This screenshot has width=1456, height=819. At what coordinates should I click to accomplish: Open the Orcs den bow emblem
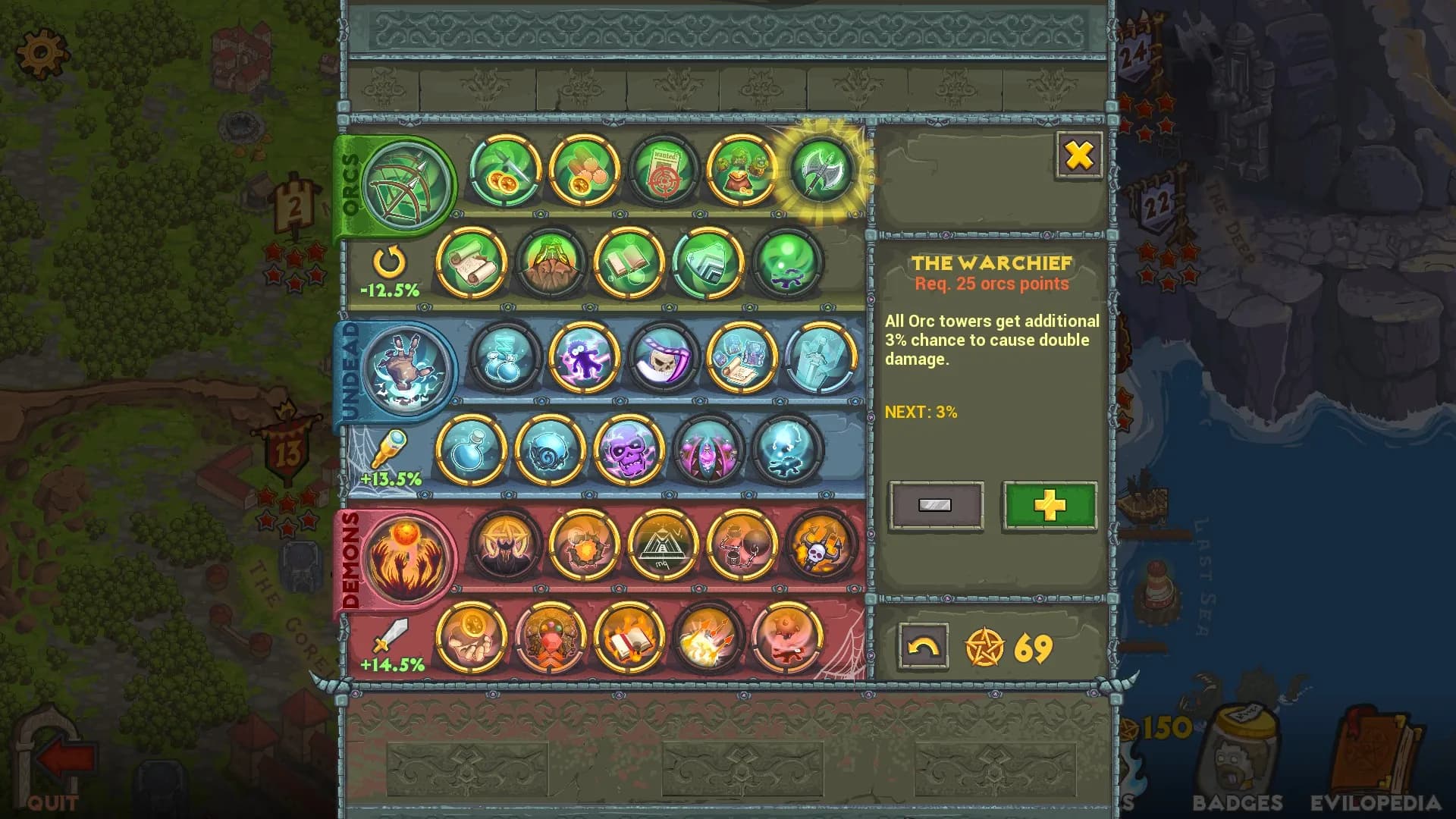point(408,184)
